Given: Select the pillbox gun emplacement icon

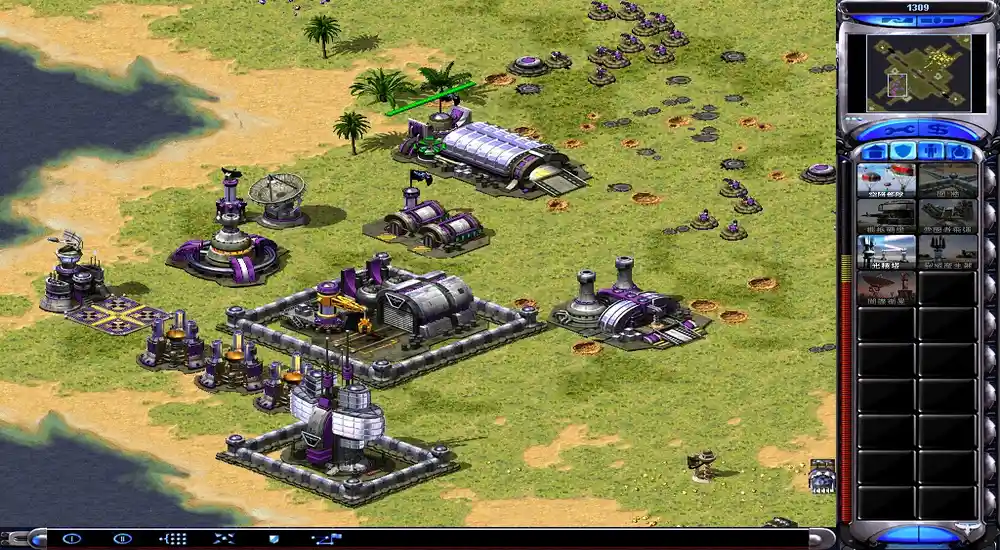Looking at the screenshot, I should coord(886,216).
